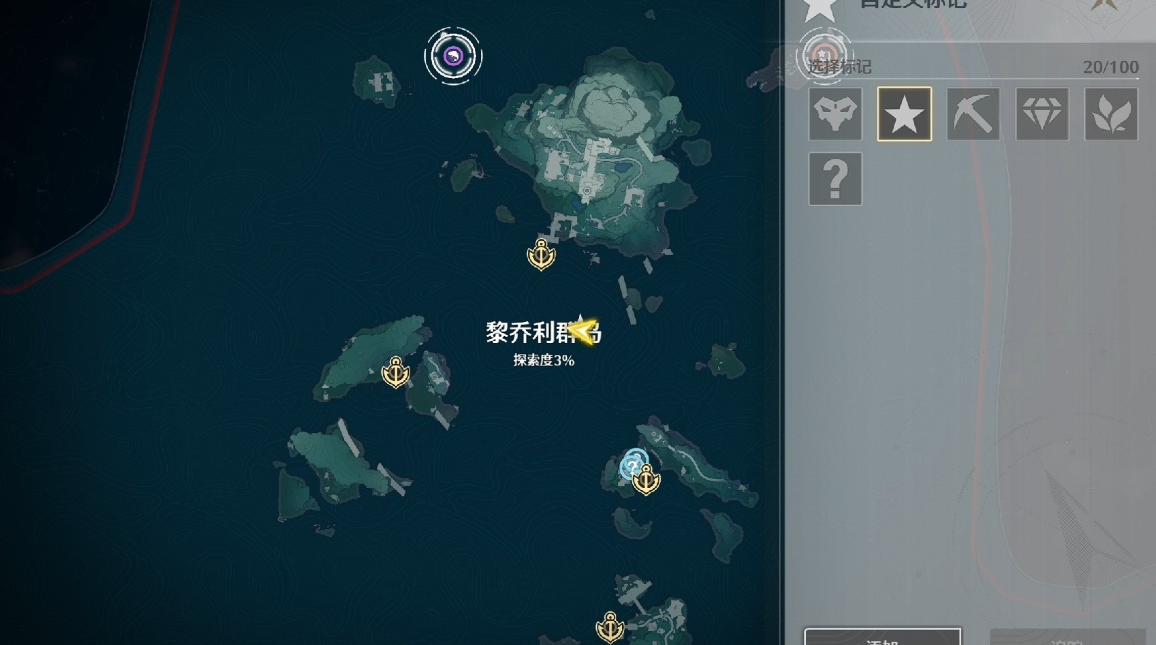Click the yellow arrow player position marker

click(x=583, y=329)
